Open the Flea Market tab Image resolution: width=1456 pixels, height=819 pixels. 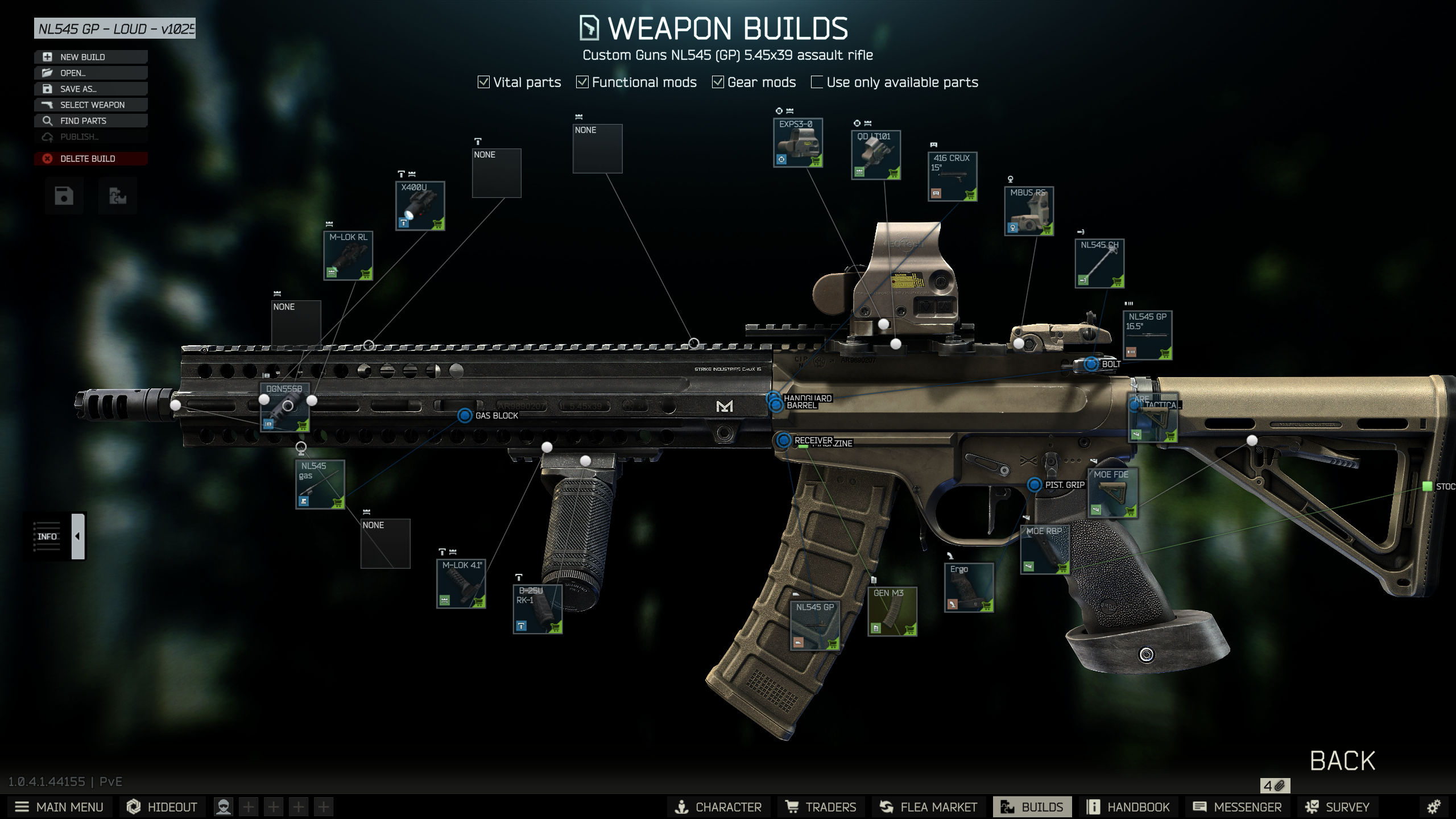coord(928,807)
